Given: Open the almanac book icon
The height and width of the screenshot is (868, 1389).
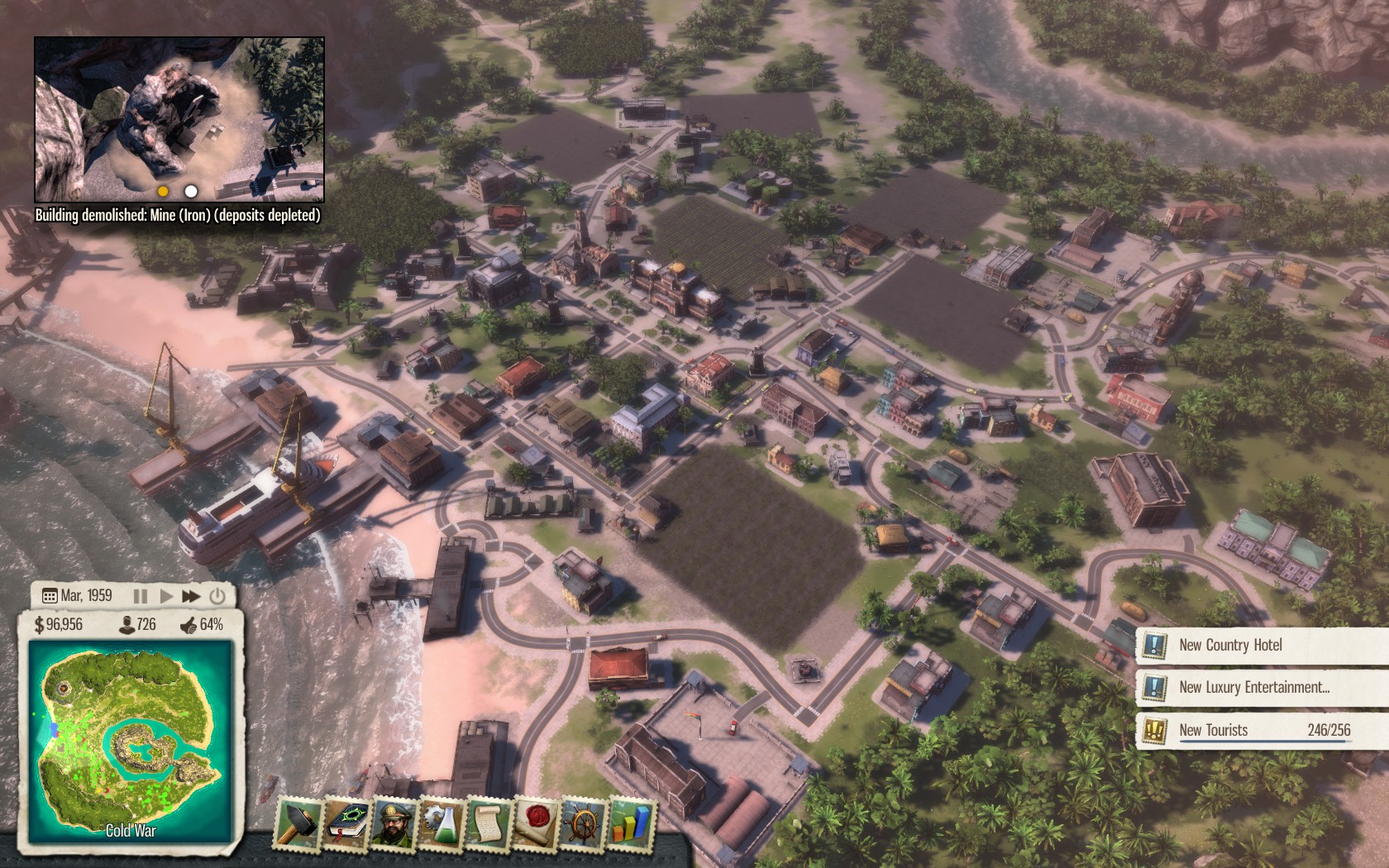Looking at the screenshot, I should pos(345,823).
